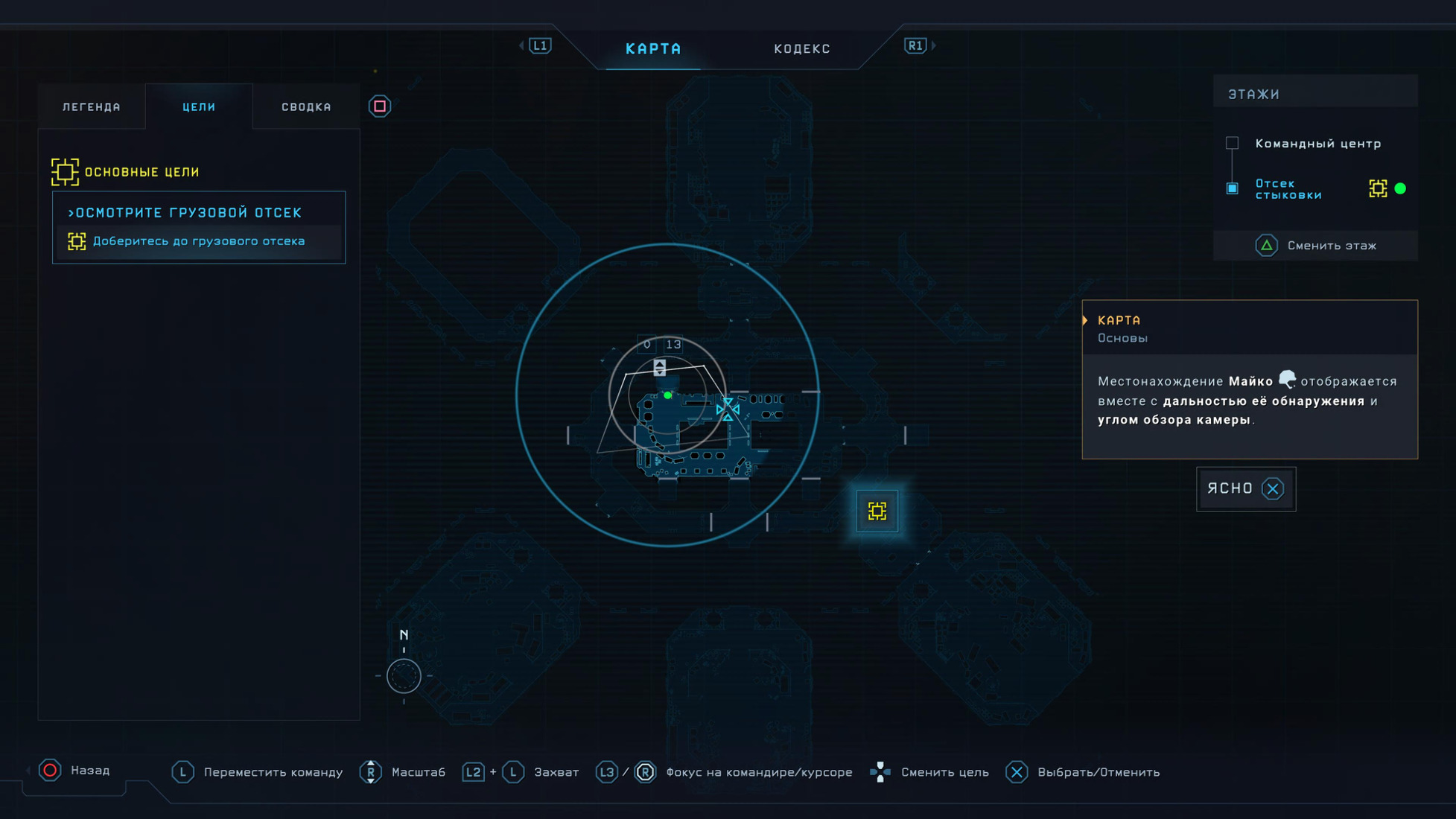
Task: Open the КОДЕКС tab
Action: [x=801, y=49]
